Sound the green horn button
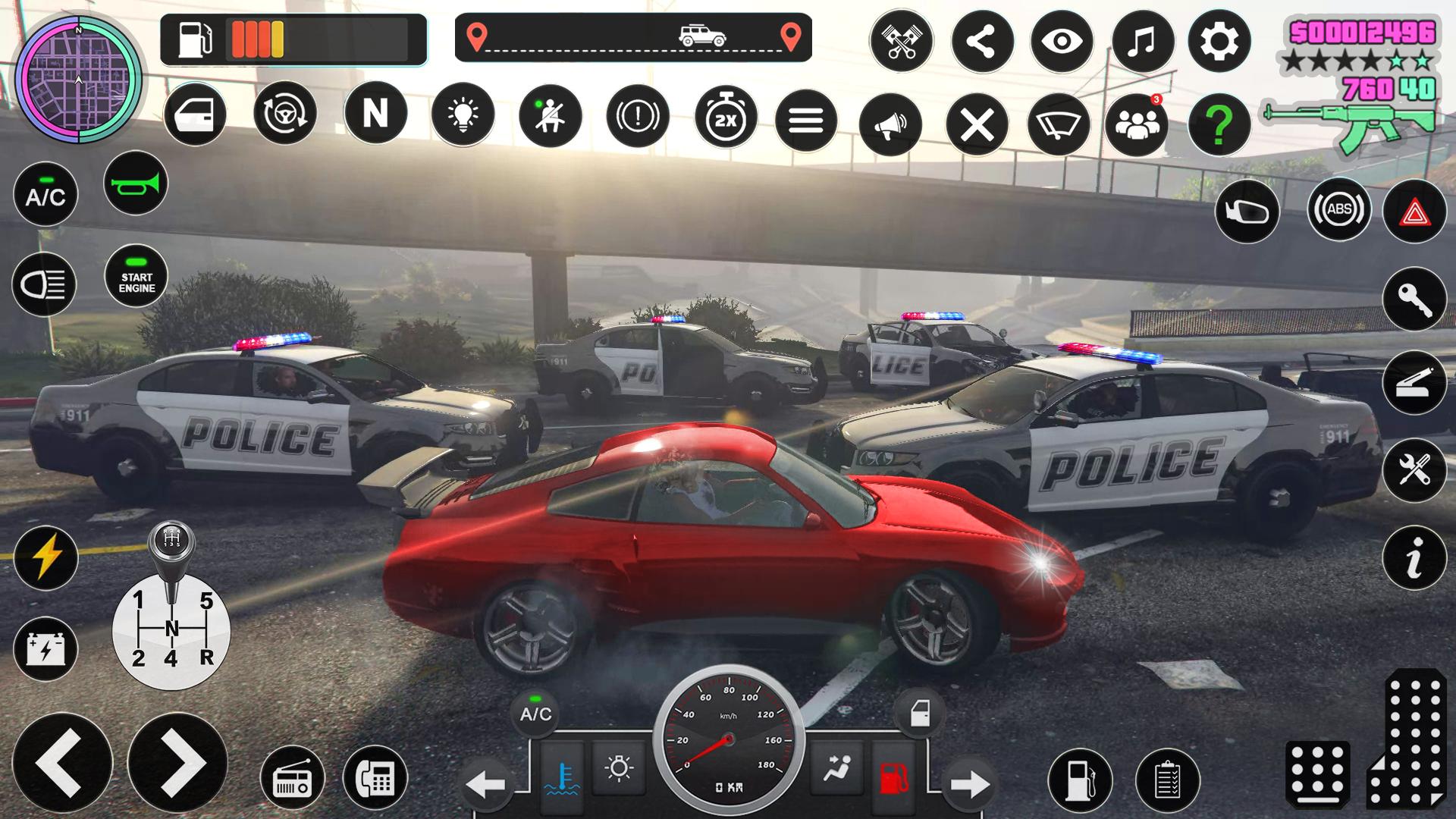 136,184
